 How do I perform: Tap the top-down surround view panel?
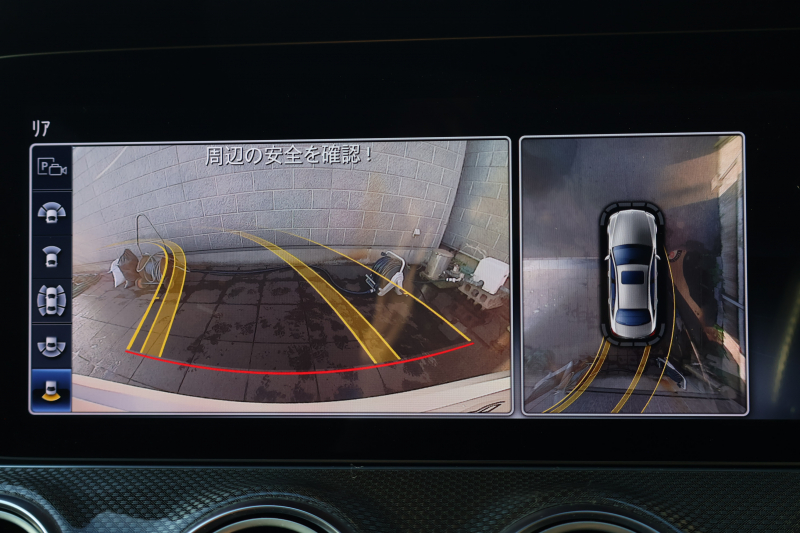633,274
